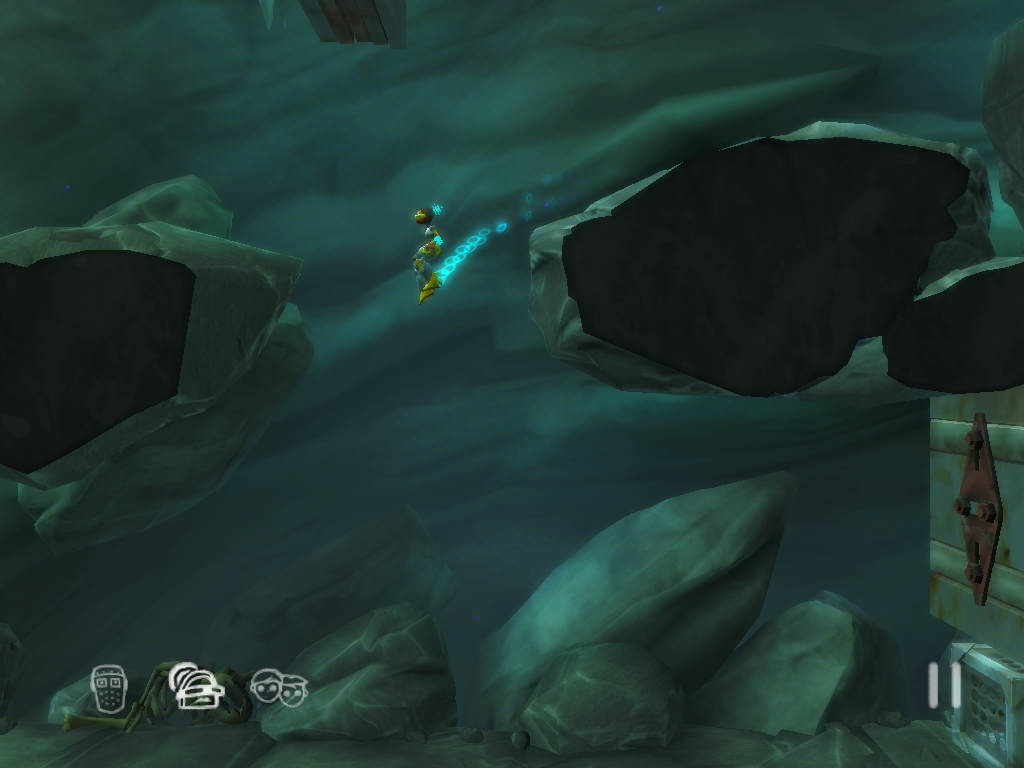Select the striped helmet character icon
Viewport: 1024px width, 768px height.
(196, 687)
